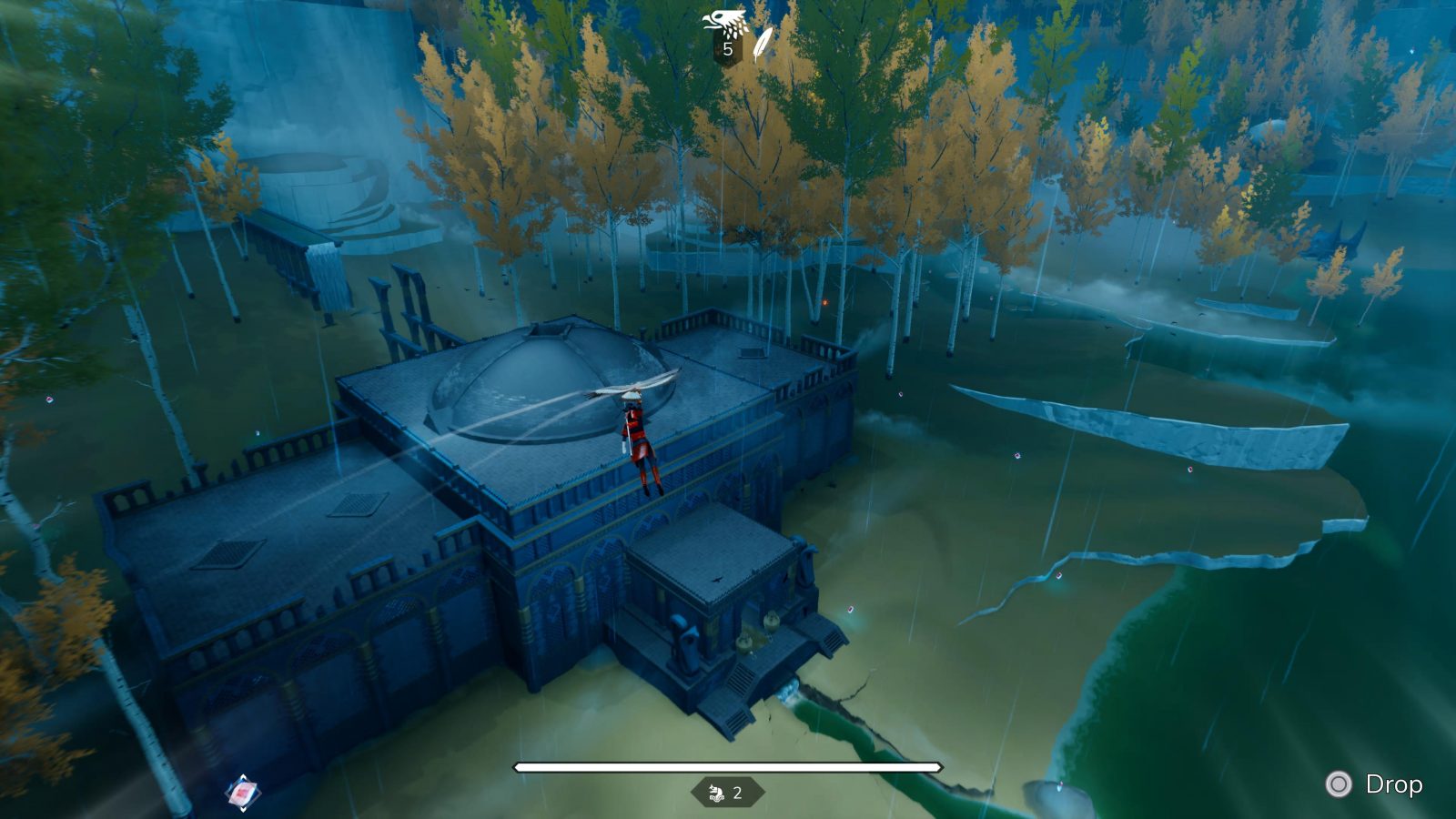Click the glowing red orb among the birch trees
The image size is (1456, 819).
[x=825, y=302]
